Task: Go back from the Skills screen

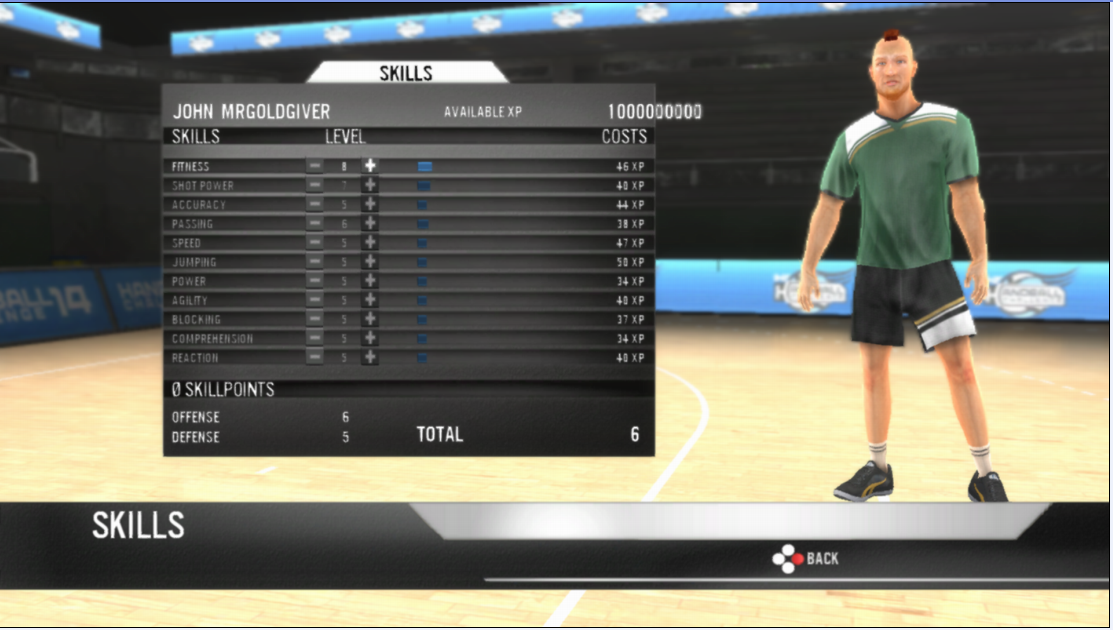Action: pos(806,559)
